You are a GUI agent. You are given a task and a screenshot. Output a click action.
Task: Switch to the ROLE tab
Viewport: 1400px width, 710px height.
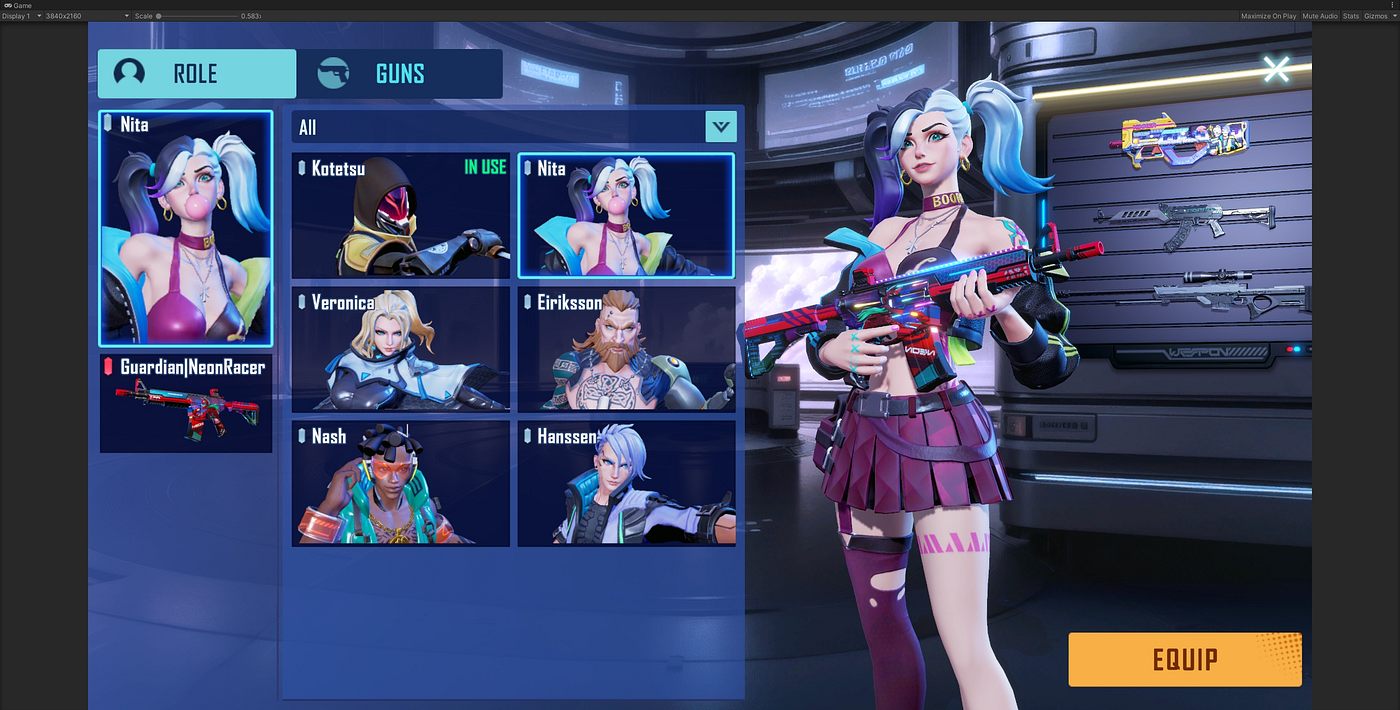[196, 74]
